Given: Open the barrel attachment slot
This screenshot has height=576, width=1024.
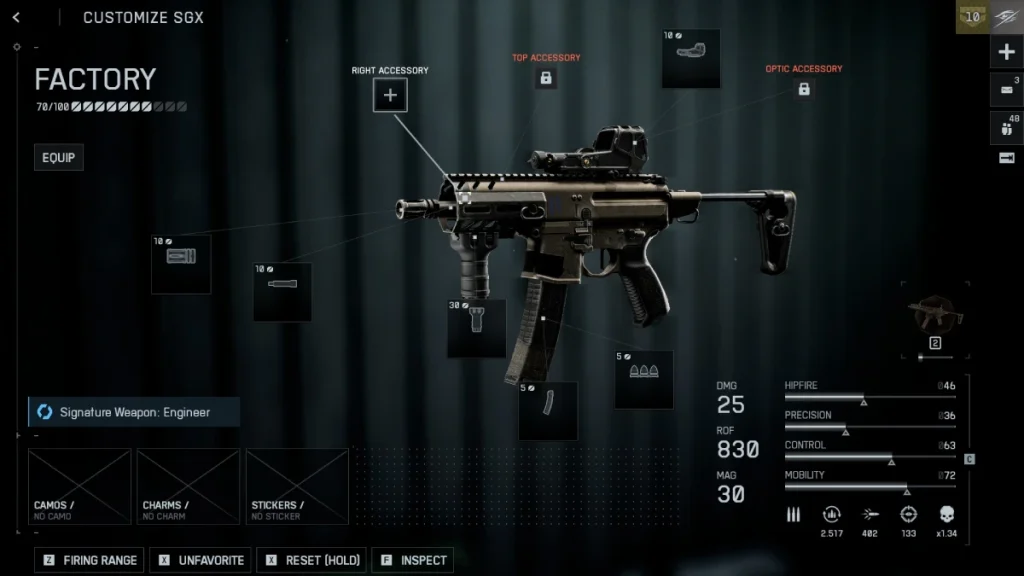Looking at the screenshot, I should (282, 291).
